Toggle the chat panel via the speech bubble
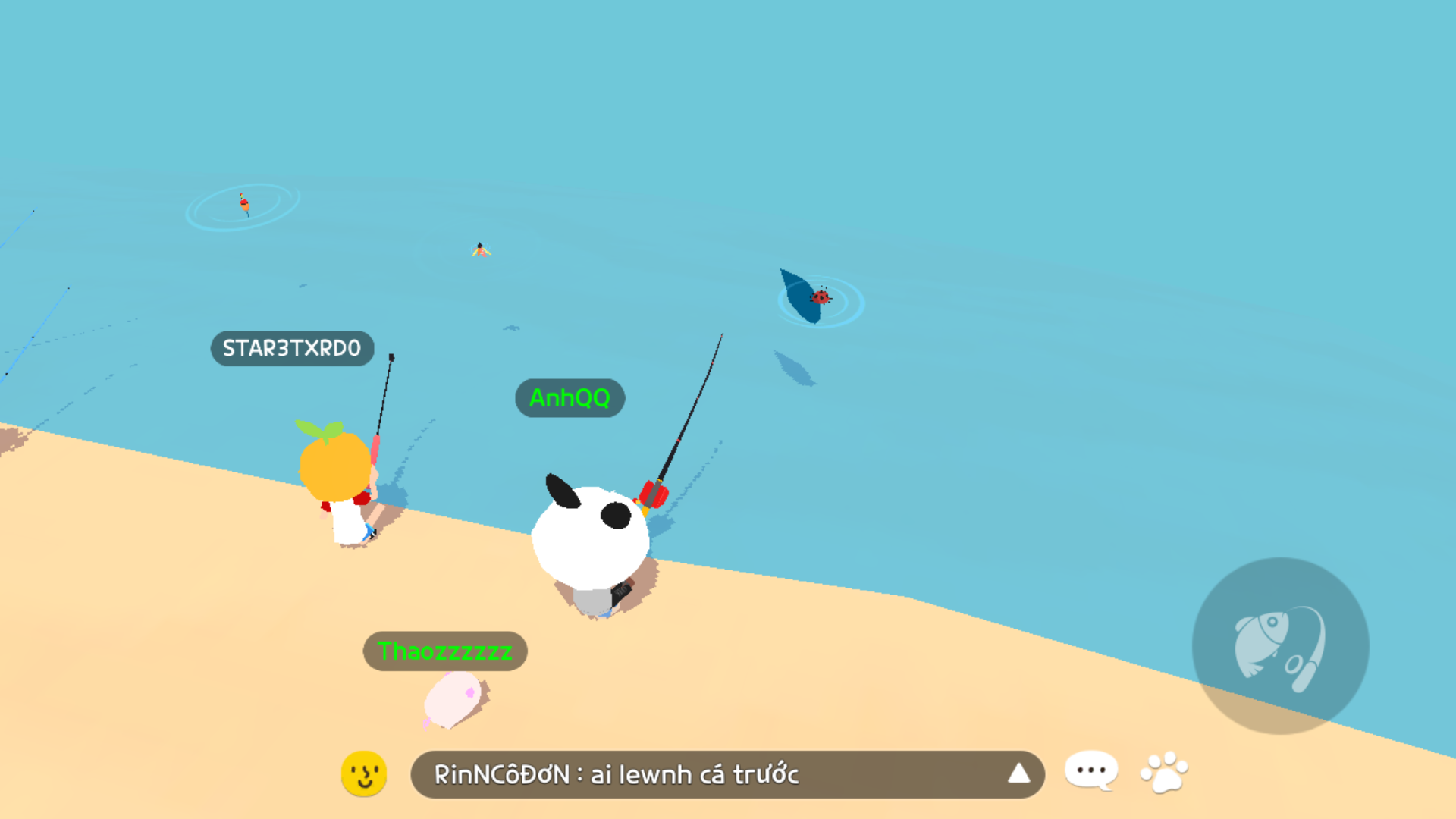The height and width of the screenshot is (819, 1456). [x=1090, y=770]
